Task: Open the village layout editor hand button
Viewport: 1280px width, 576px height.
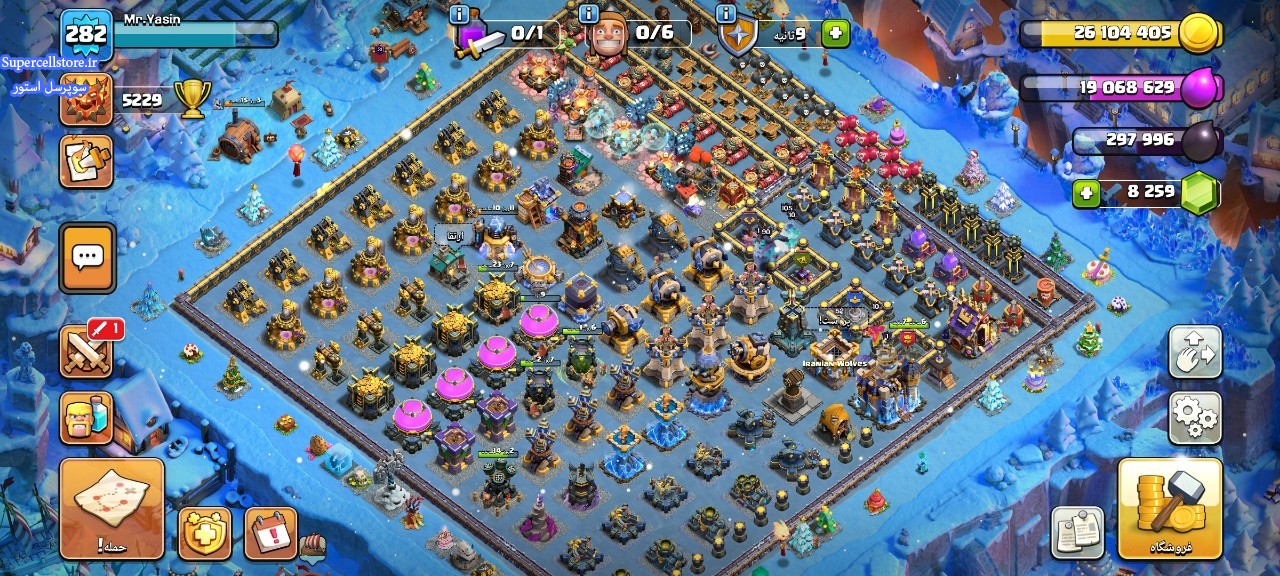Action: [1195, 352]
